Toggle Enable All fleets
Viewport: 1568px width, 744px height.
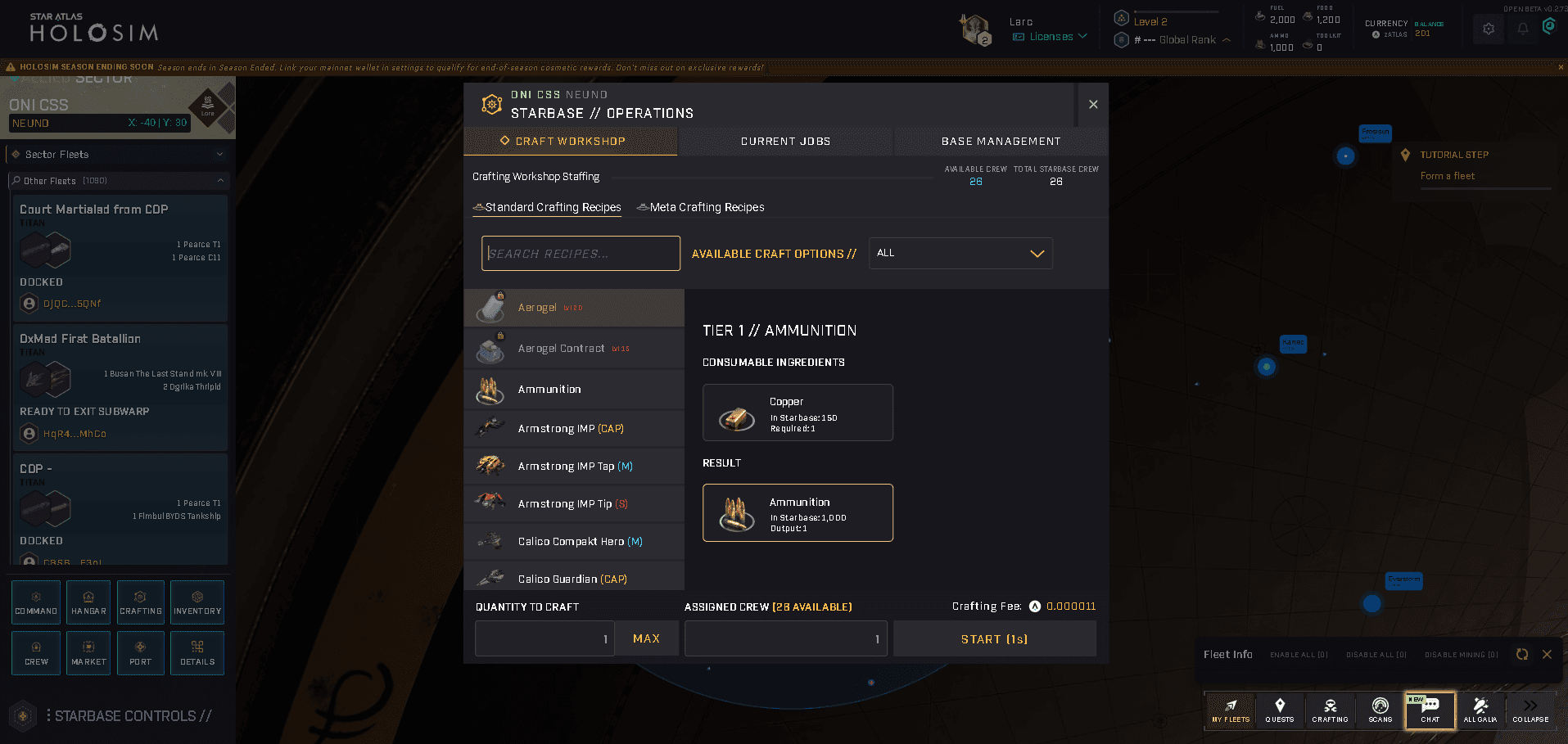coord(1299,654)
